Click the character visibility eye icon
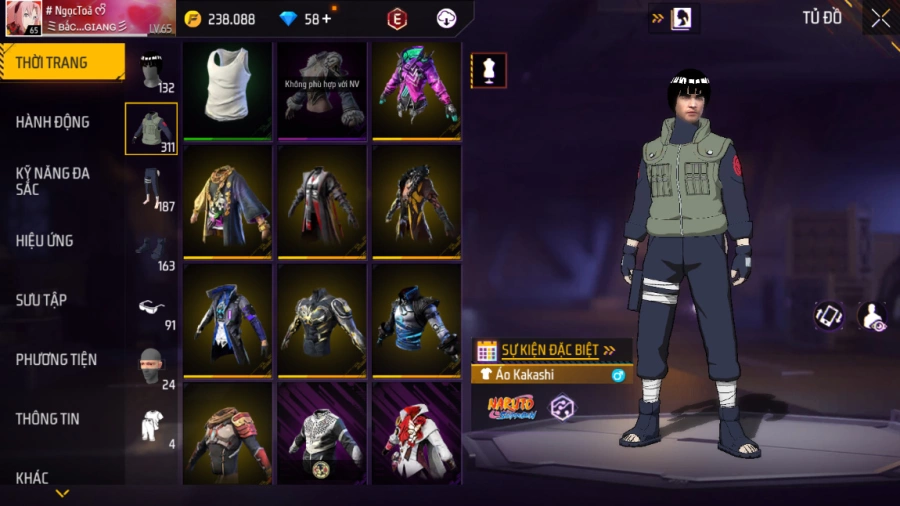Viewport: 900px width, 506px height. [871, 316]
